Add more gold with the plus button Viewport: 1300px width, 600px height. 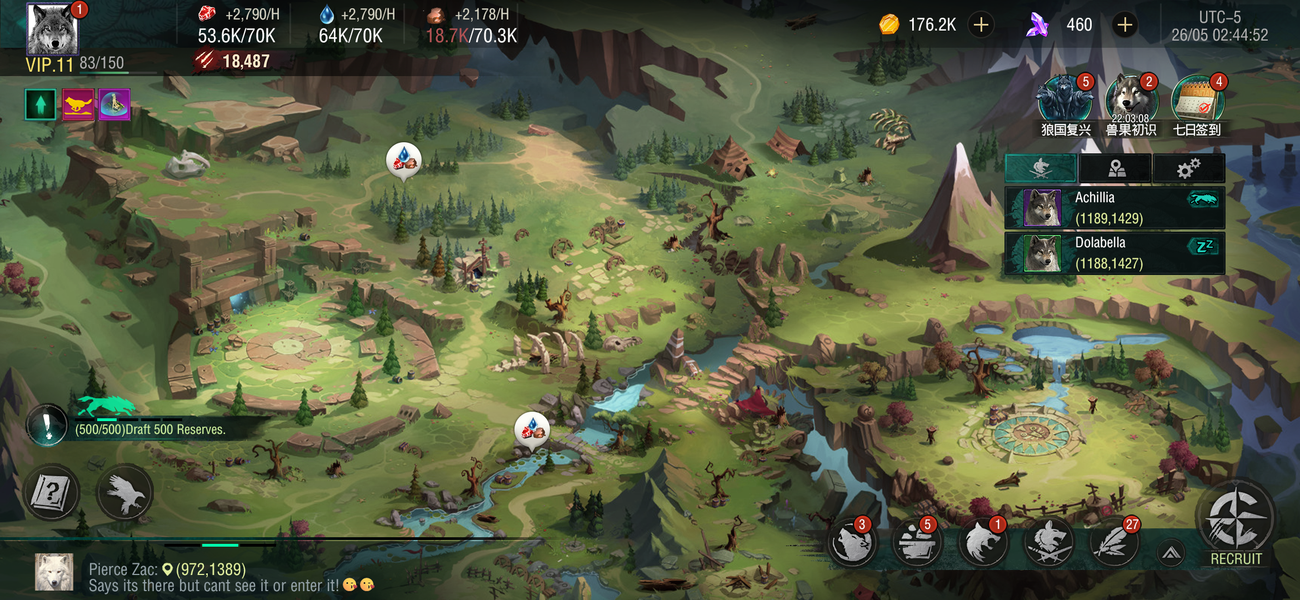[981, 25]
